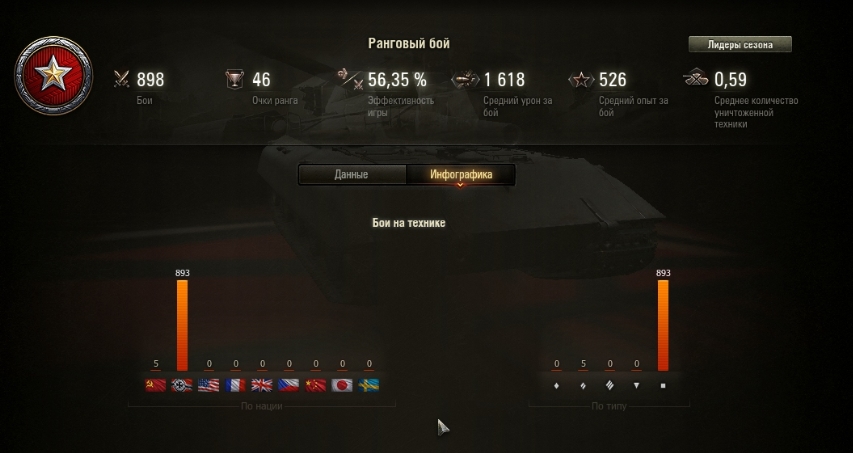Open the Лидеры сезона leaderboard
Viewport: 853px width, 453px height.
(x=739, y=45)
